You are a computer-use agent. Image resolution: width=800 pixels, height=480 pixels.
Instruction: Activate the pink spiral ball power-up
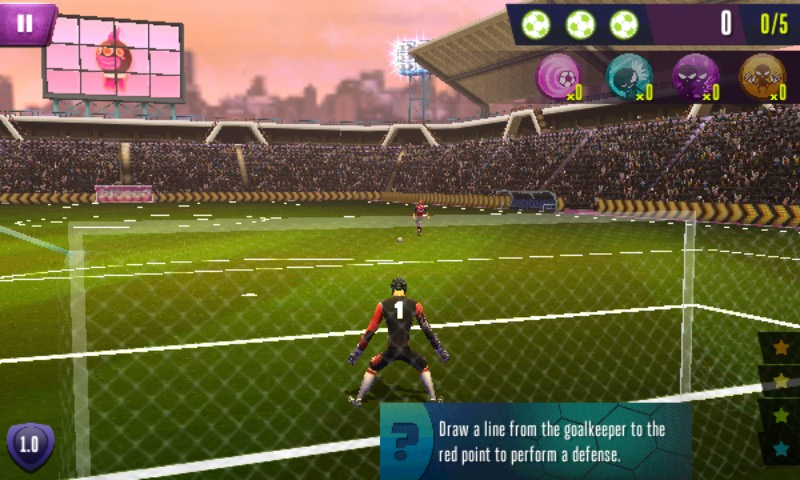(x=560, y=76)
